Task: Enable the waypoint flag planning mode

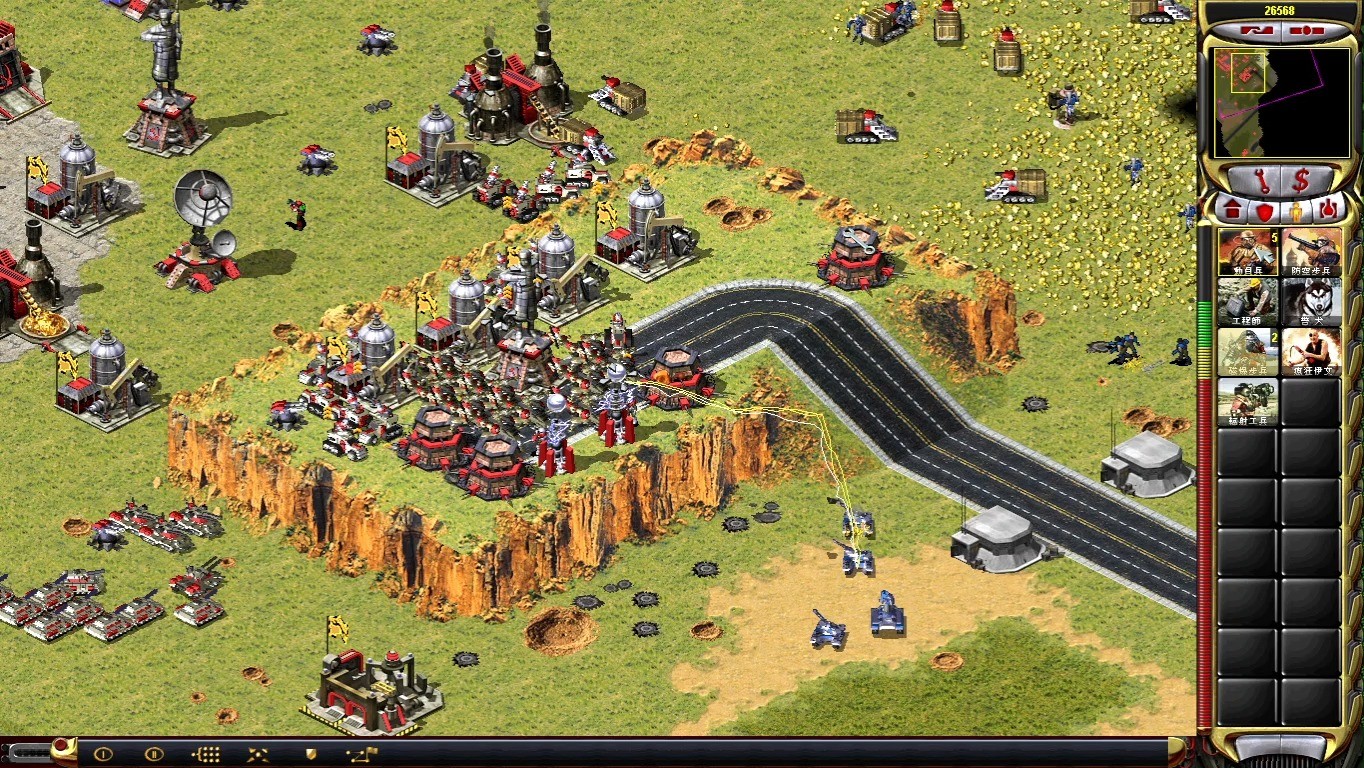Action: coord(361,754)
